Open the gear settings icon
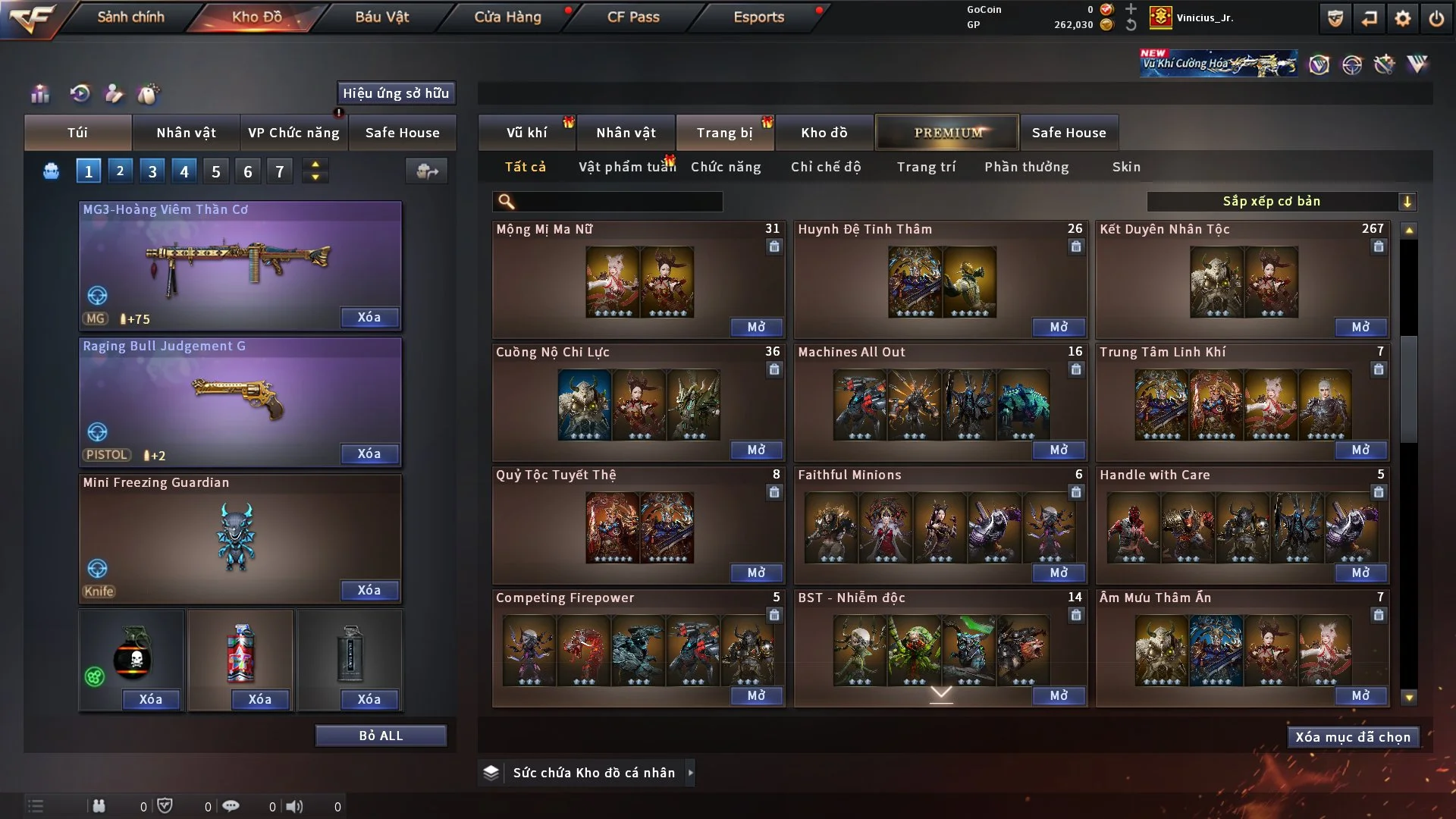Image resolution: width=1456 pixels, height=819 pixels. coord(1403,18)
